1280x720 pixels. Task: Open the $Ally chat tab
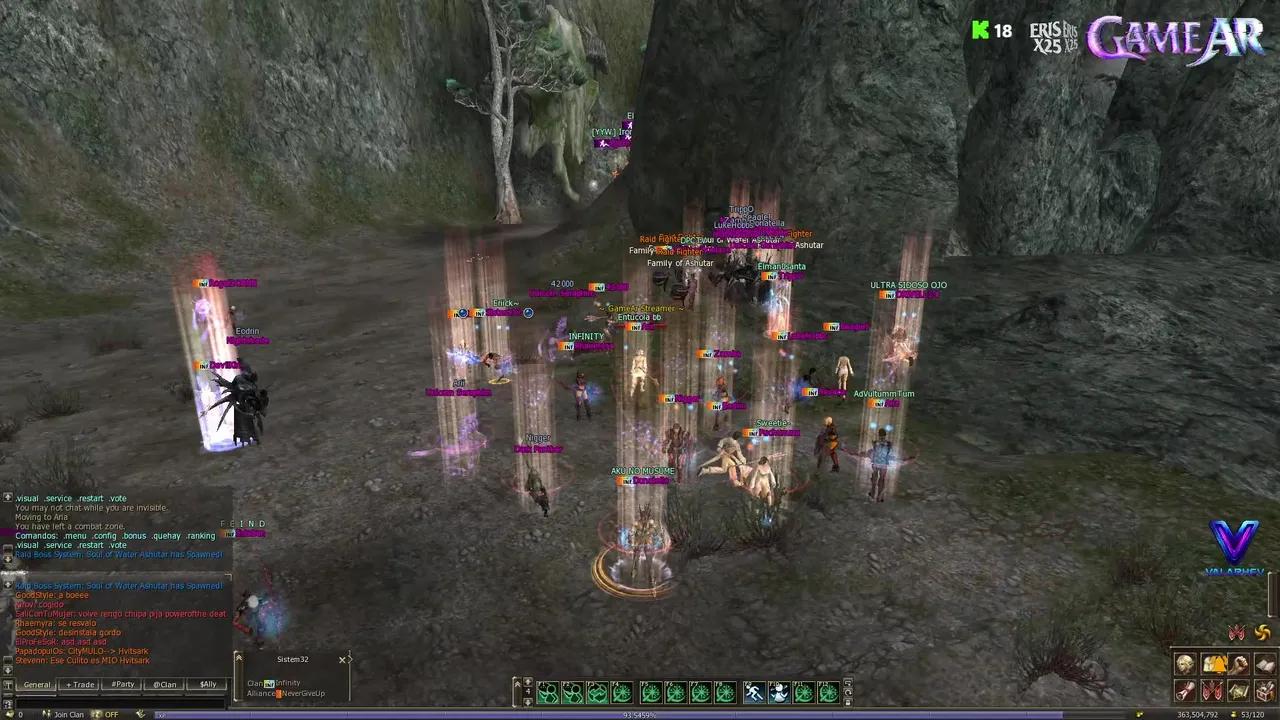208,685
